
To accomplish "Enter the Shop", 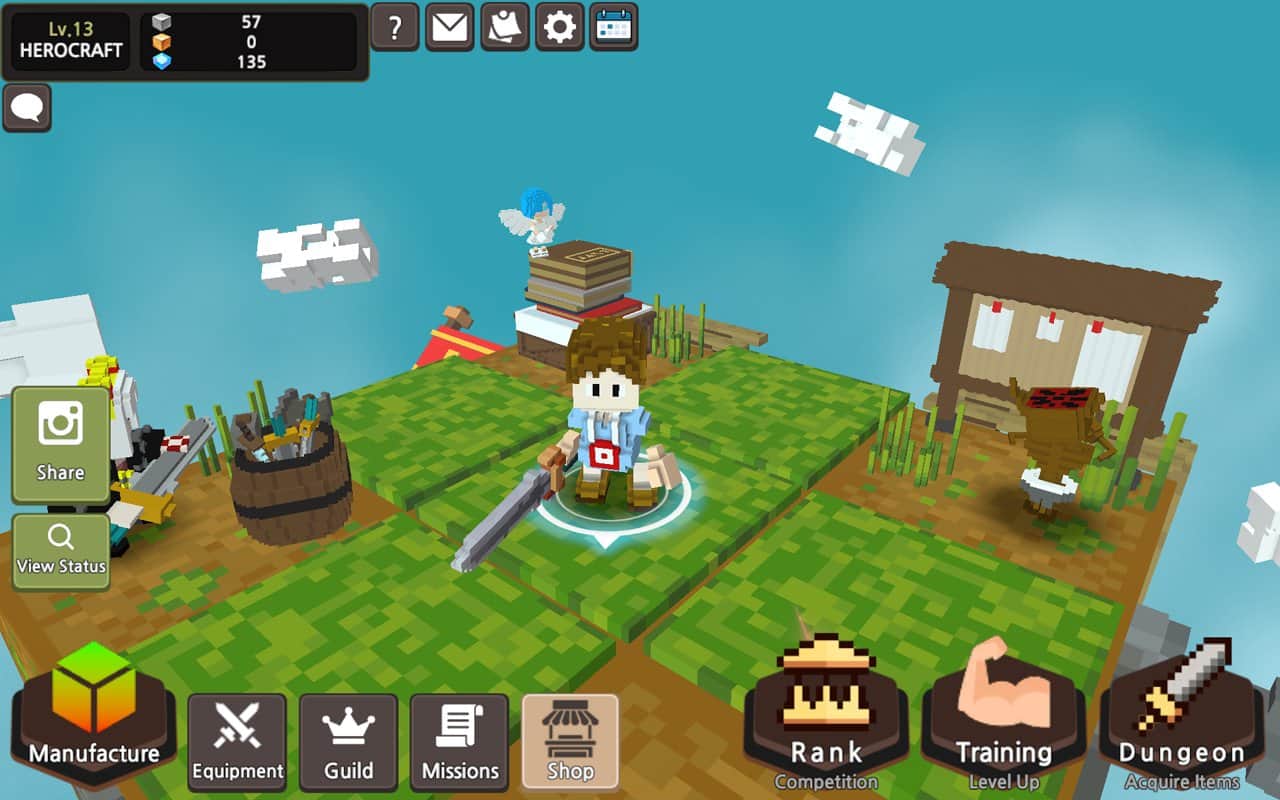I will tap(570, 742).
